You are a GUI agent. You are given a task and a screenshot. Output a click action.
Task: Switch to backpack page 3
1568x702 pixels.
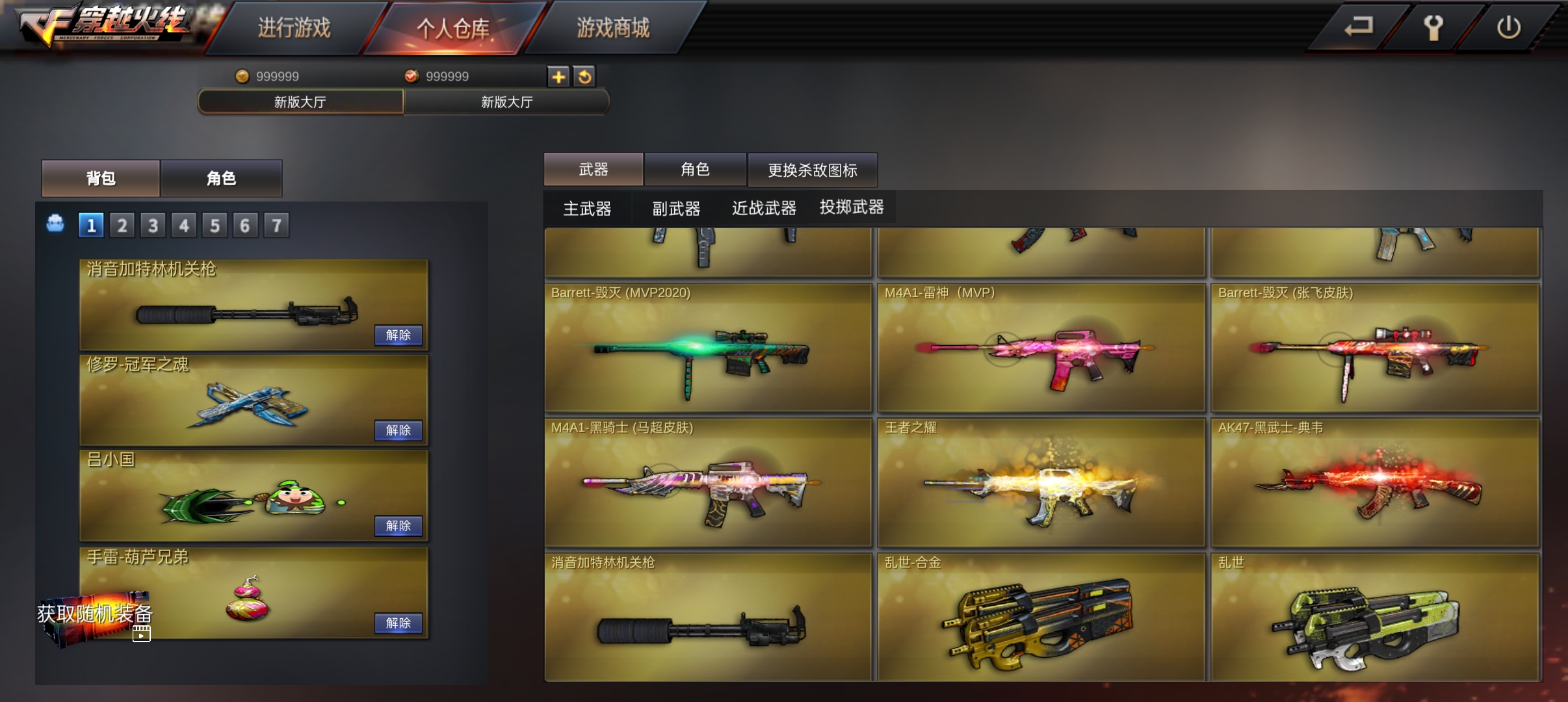click(x=153, y=224)
